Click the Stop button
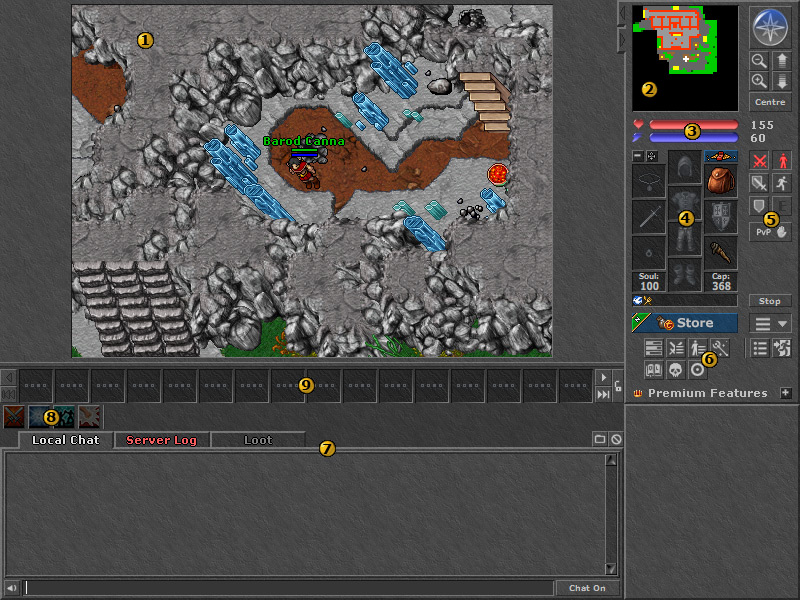 click(x=769, y=300)
